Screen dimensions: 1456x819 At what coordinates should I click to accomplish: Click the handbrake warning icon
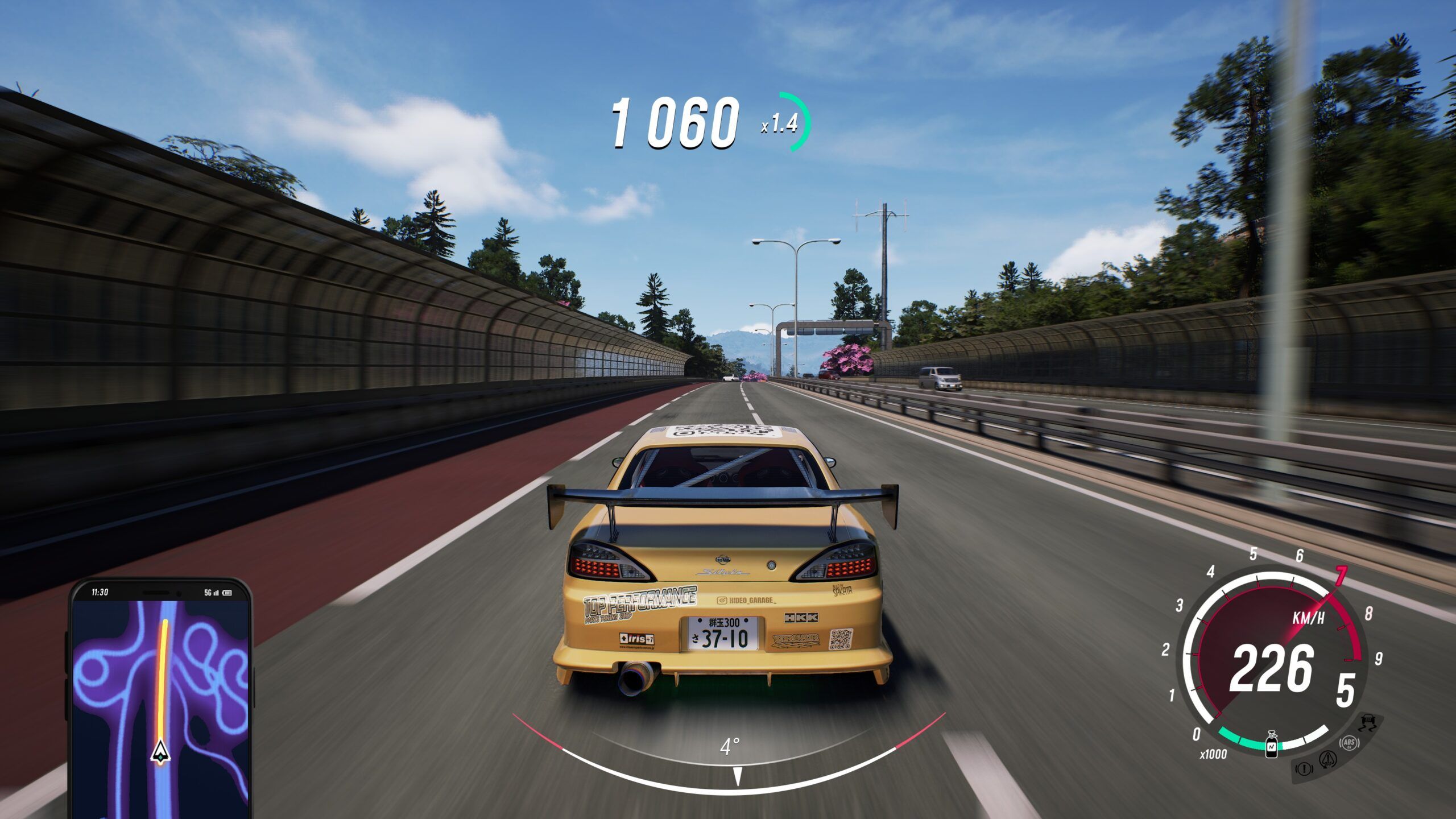pos(1305,769)
